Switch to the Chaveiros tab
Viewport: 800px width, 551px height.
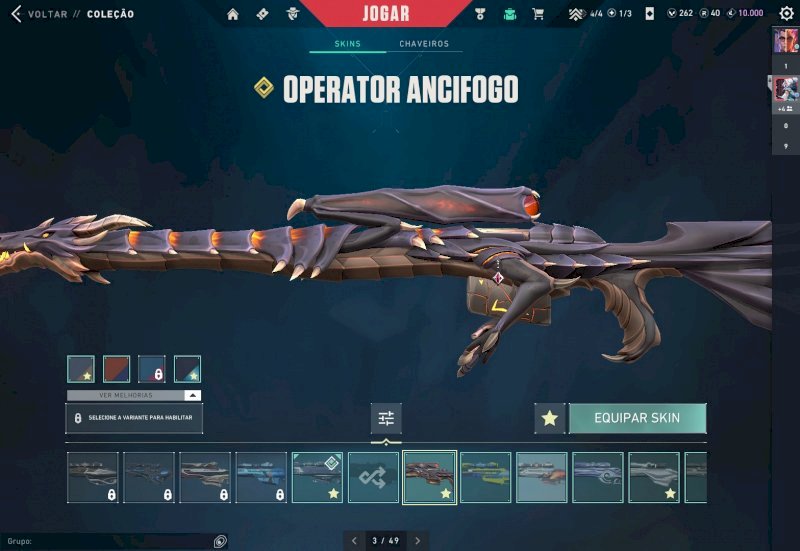[x=424, y=44]
